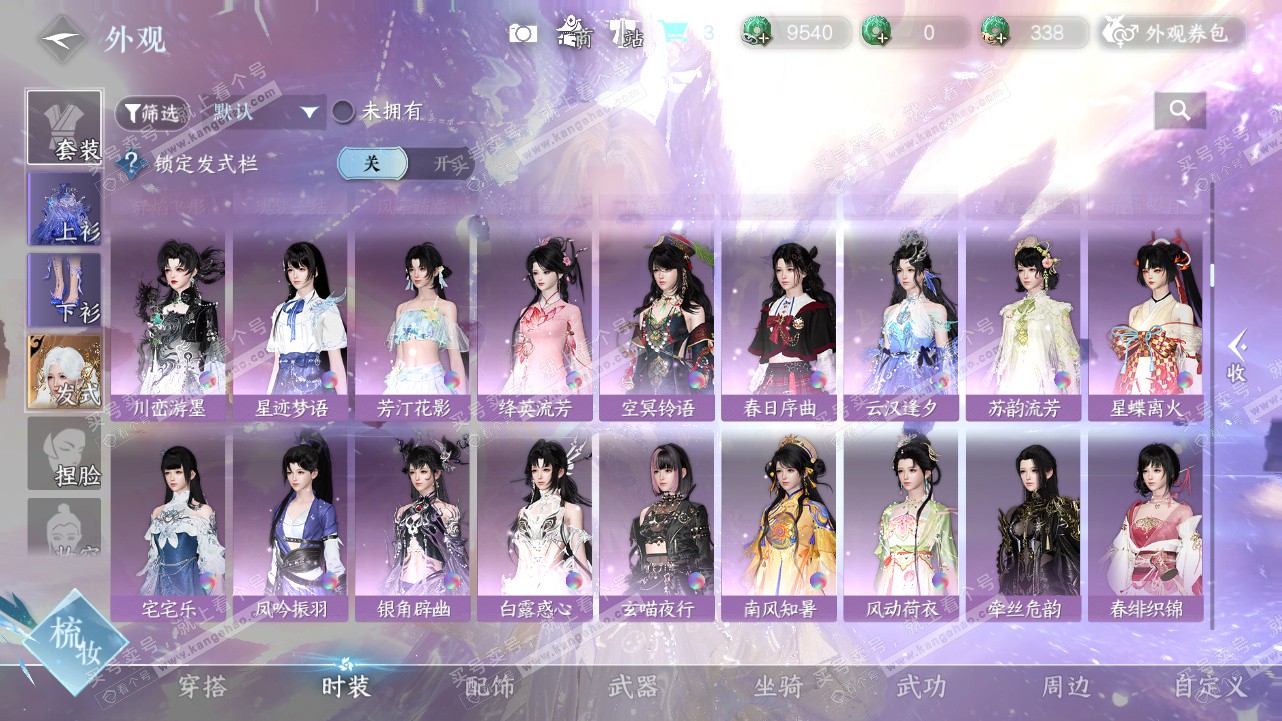Go back using the top-left arrow button
The width and height of the screenshot is (1282, 721).
coord(62,39)
